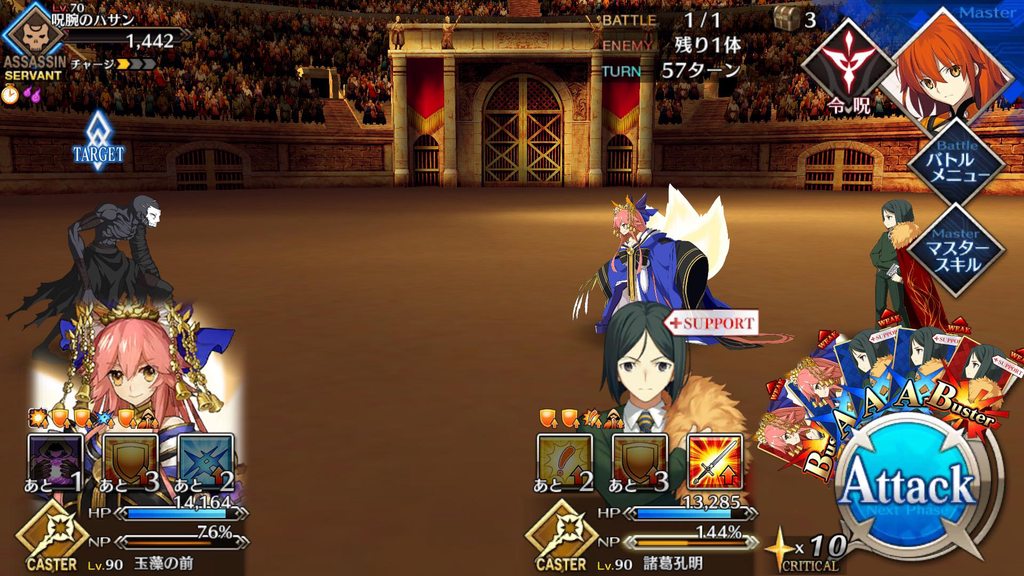Select Zhuge Liang's yellow exclamation skill icon
Viewport: 1024px width, 576px height.
(x=565, y=461)
